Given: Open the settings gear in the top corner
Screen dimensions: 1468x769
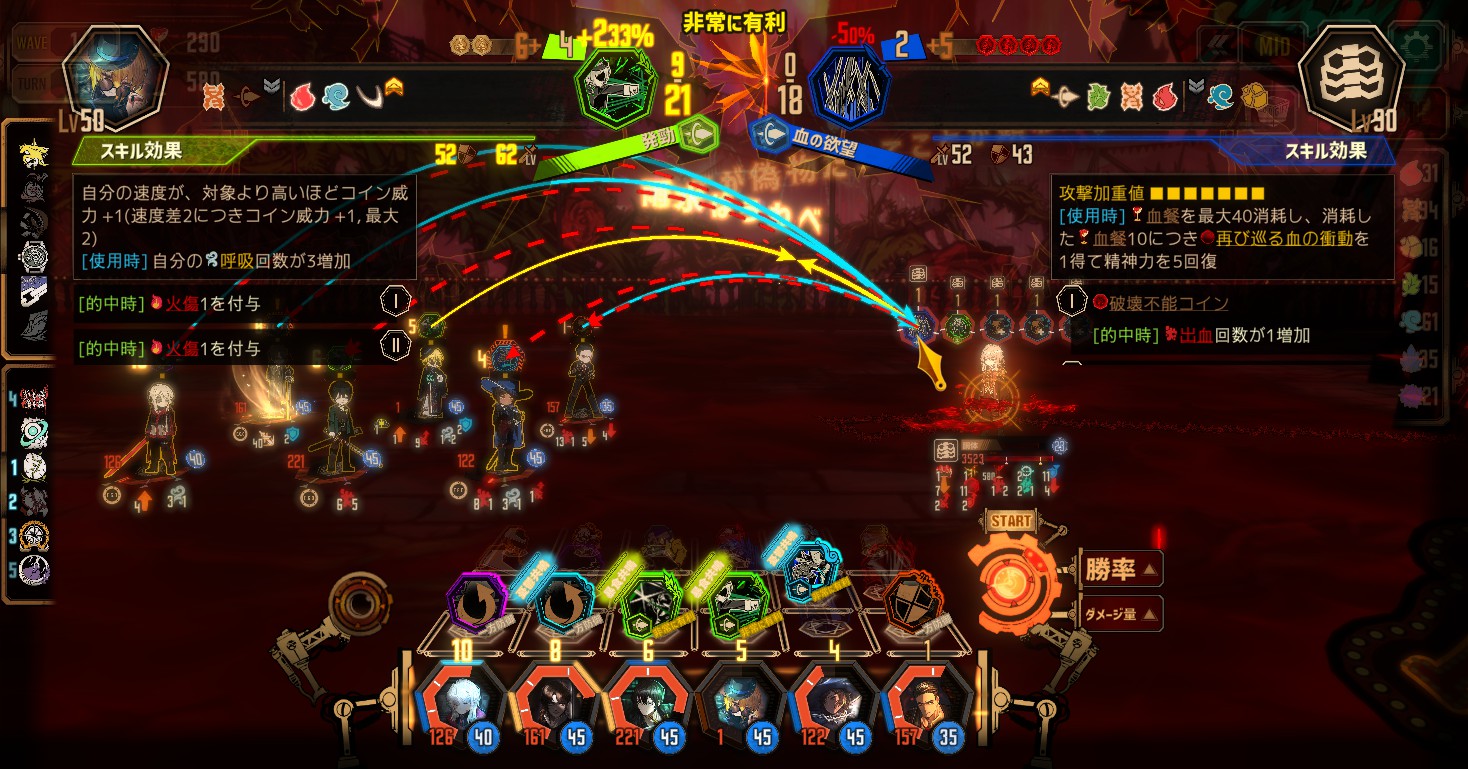Looking at the screenshot, I should click(1421, 45).
